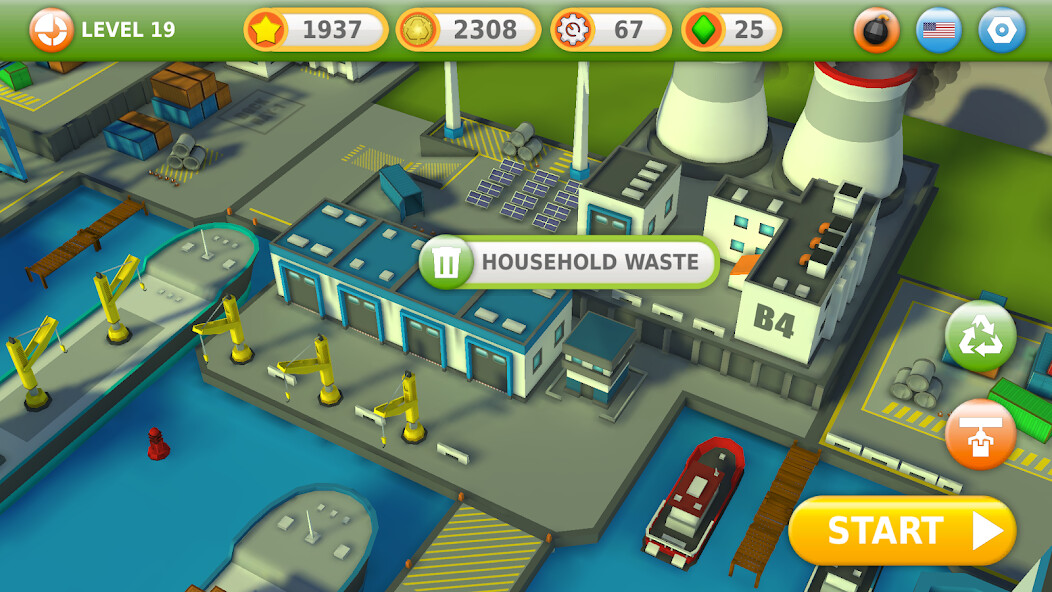Select the Household Waste label
The width and height of the screenshot is (1052, 592).
tap(569, 263)
